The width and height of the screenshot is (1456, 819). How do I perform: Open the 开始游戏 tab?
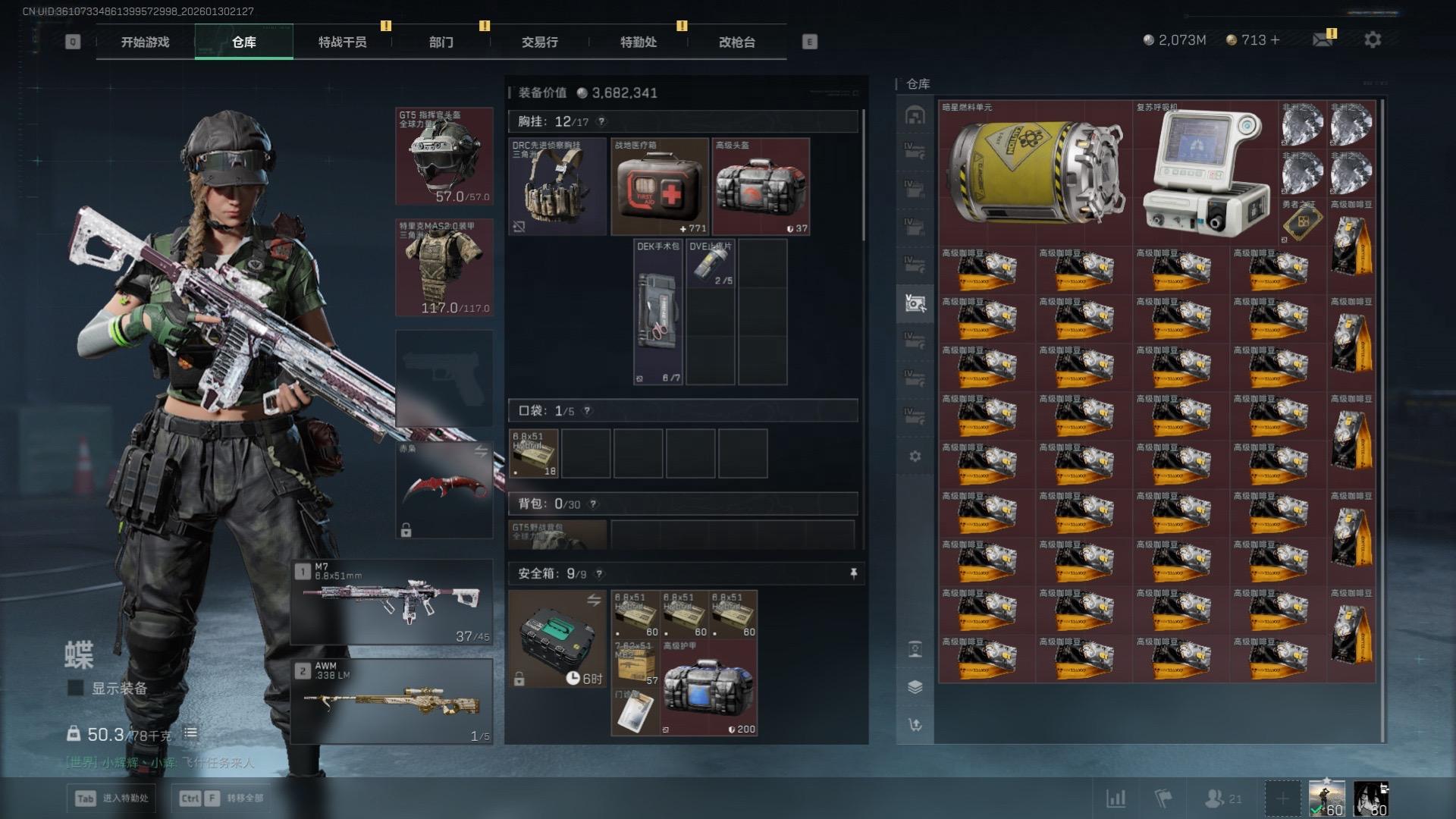[x=145, y=42]
